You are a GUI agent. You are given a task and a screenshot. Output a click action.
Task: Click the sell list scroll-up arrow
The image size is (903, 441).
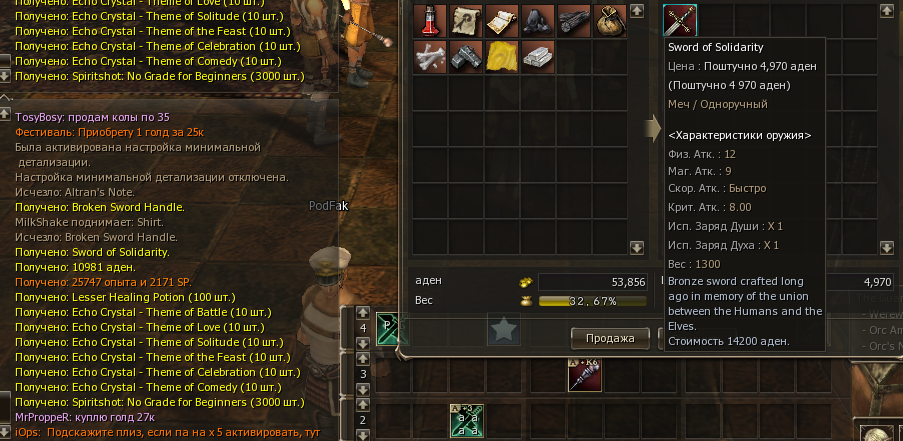(887, 11)
